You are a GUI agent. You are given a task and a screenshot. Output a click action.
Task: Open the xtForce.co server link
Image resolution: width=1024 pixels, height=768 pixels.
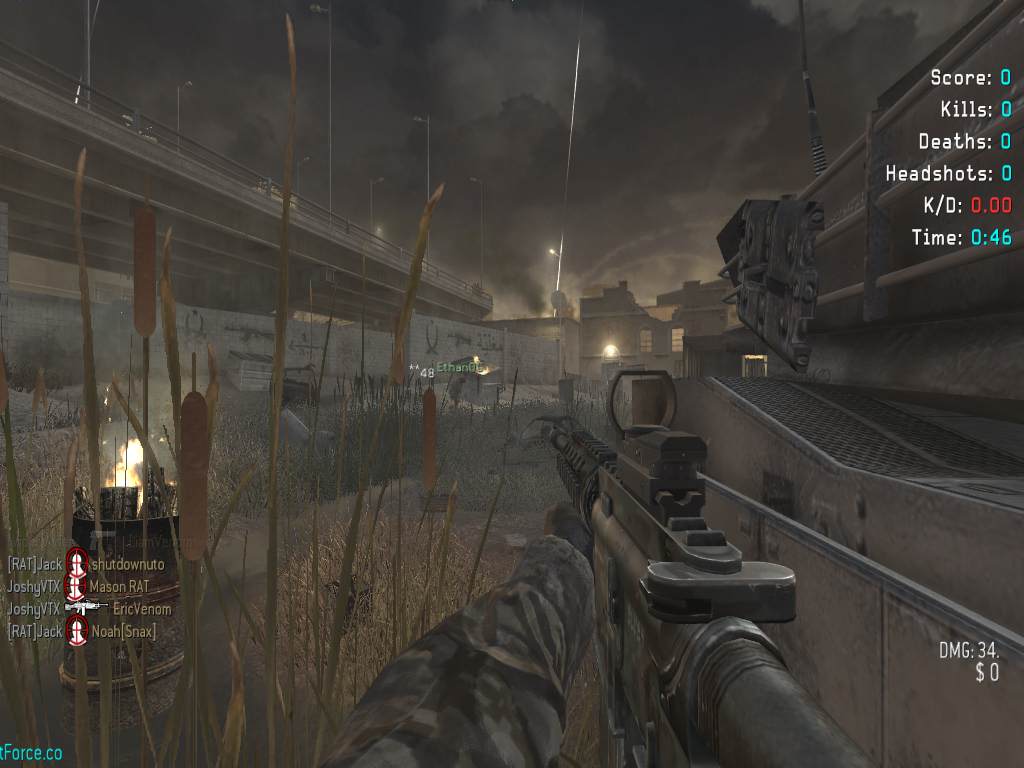[31, 752]
